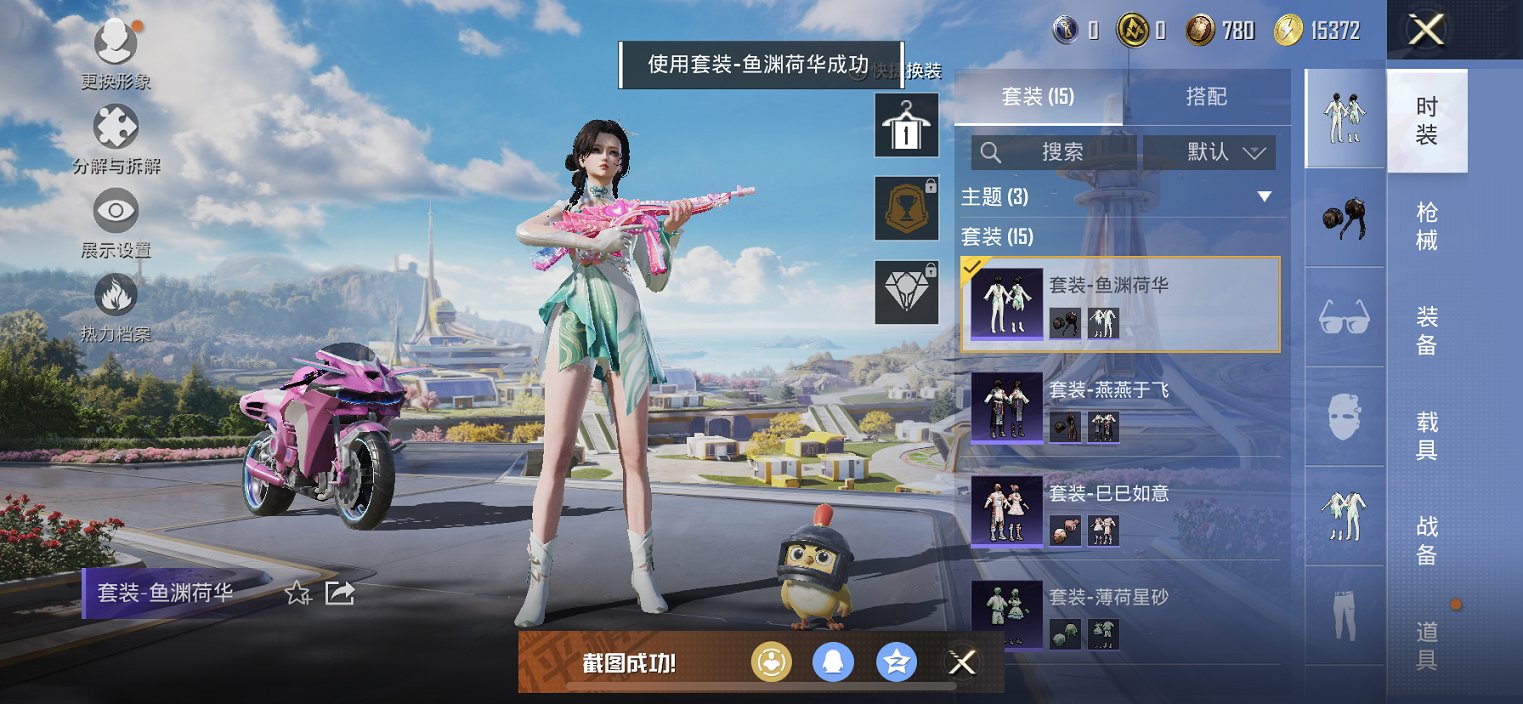Dismiss the 截图成功 screenshot banner

coord(961,662)
